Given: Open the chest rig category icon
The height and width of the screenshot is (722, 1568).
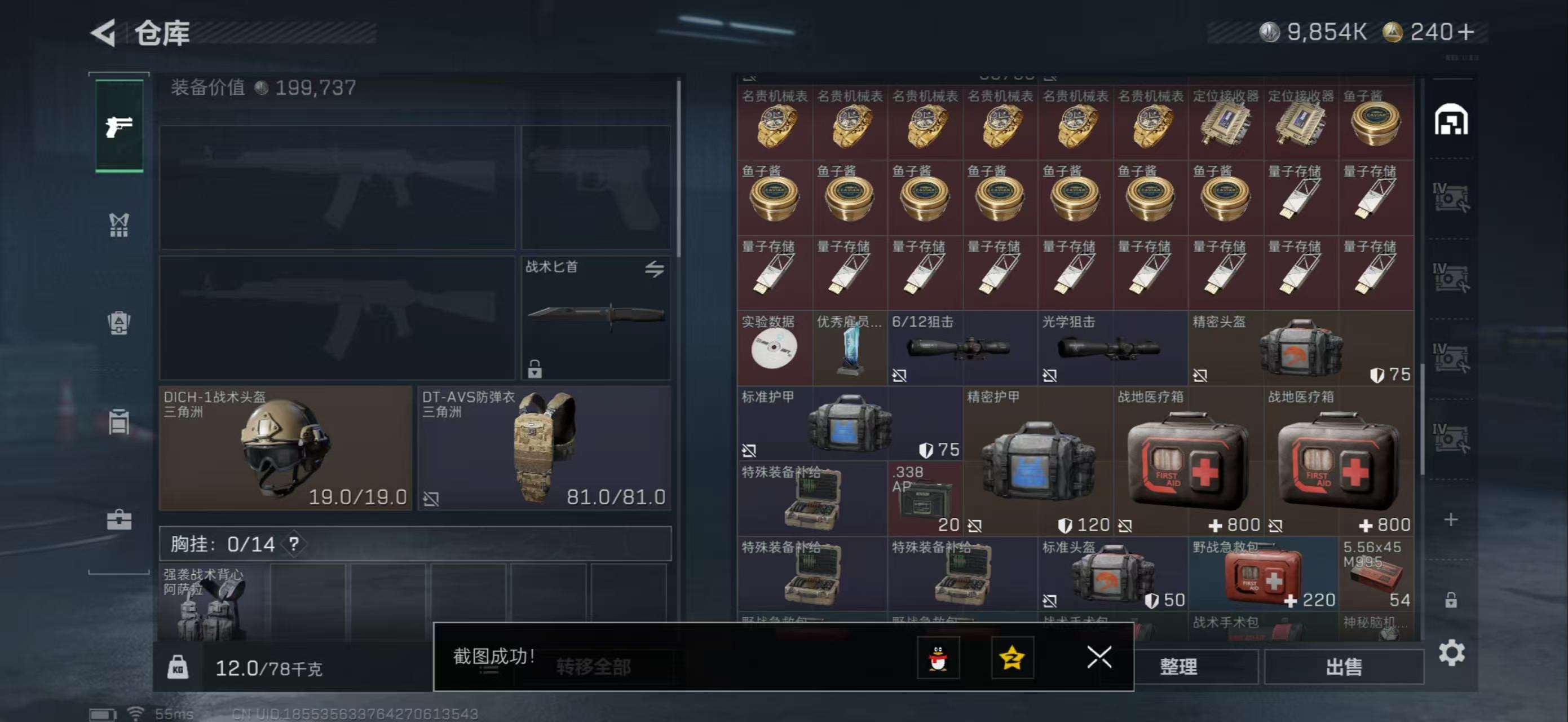Looking at the screenshot, I should coord(120,224).
